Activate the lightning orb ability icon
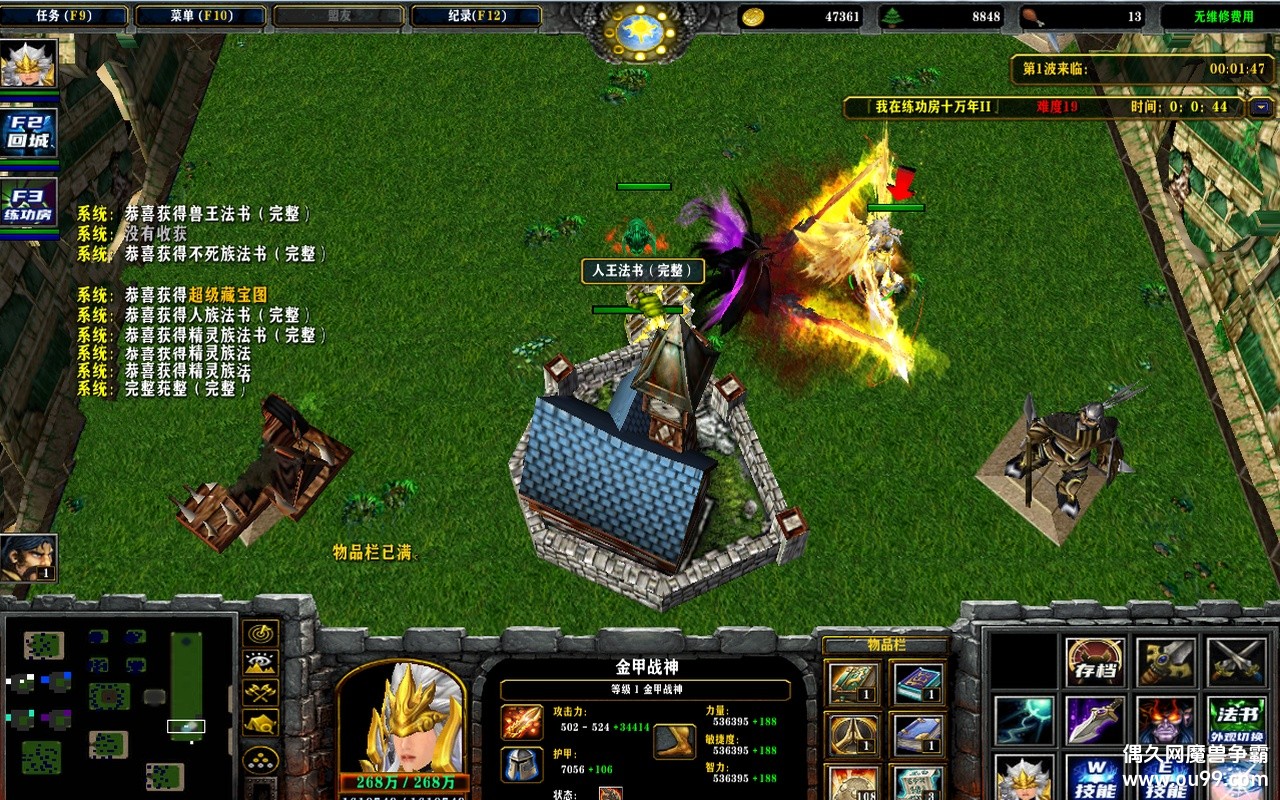Image resolution: width=1280 pixels, height=800 pixels. (1024, 720)
